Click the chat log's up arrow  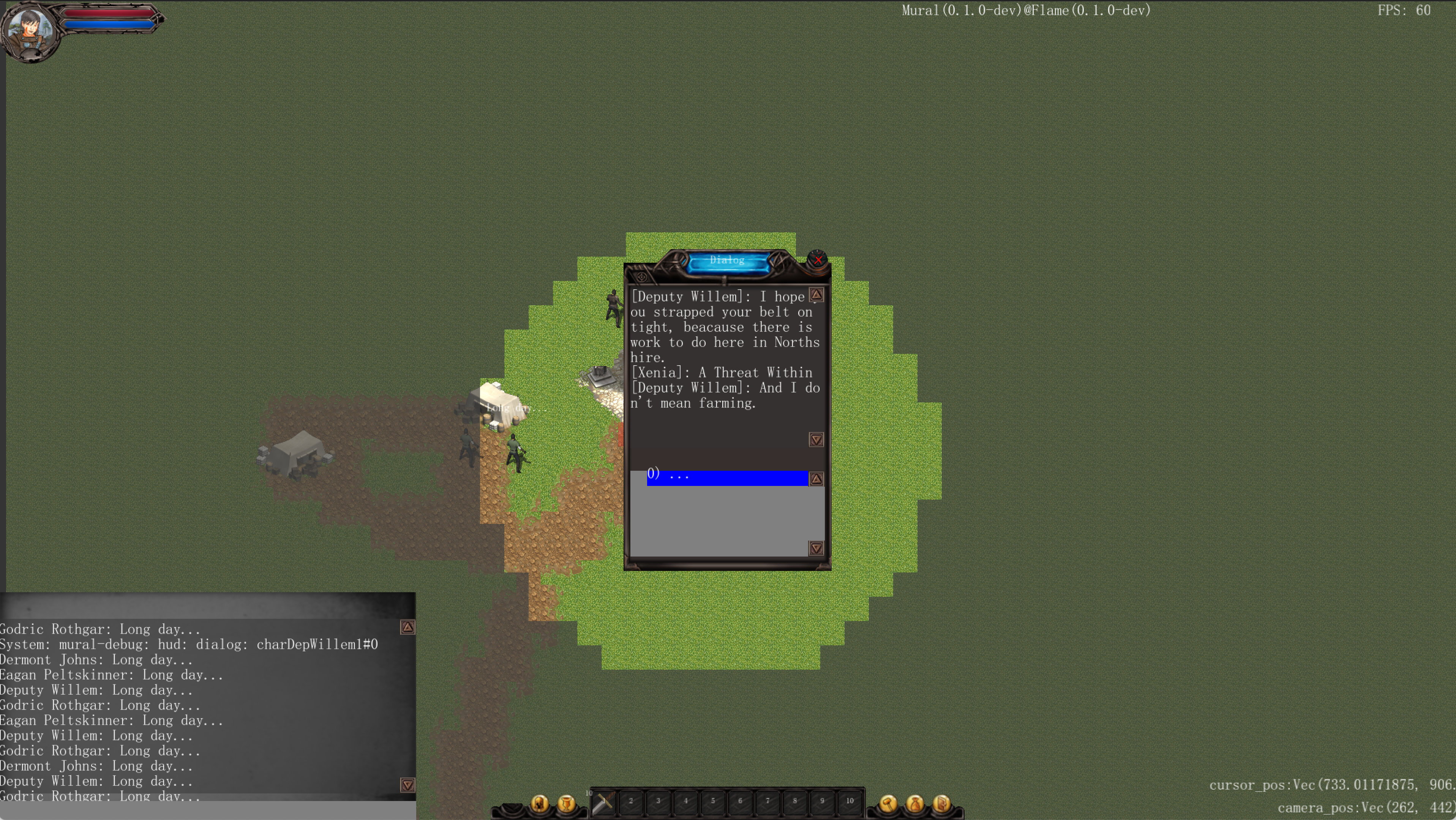tap(407, 627)
